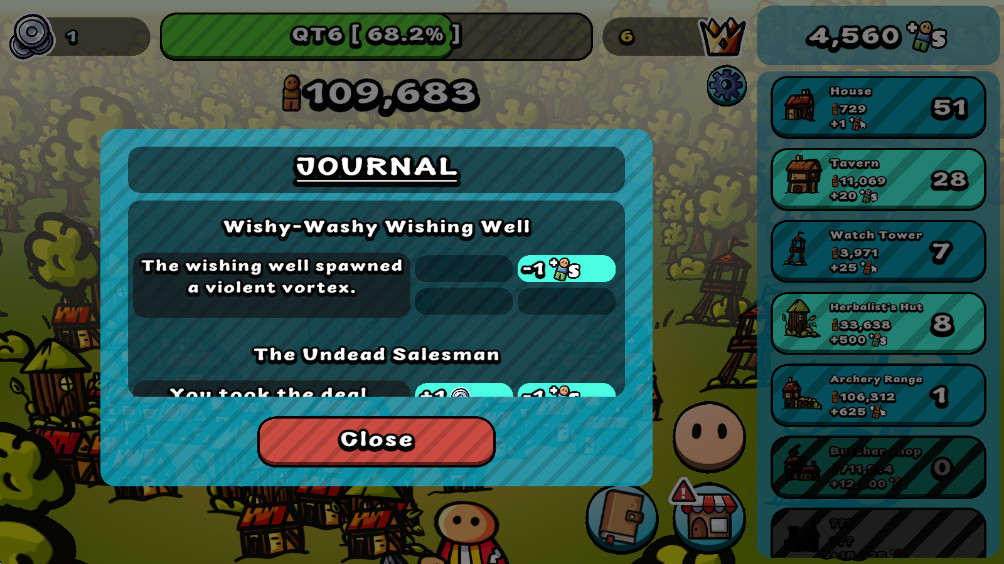Open the settings gear icon

tap(726, 86)
